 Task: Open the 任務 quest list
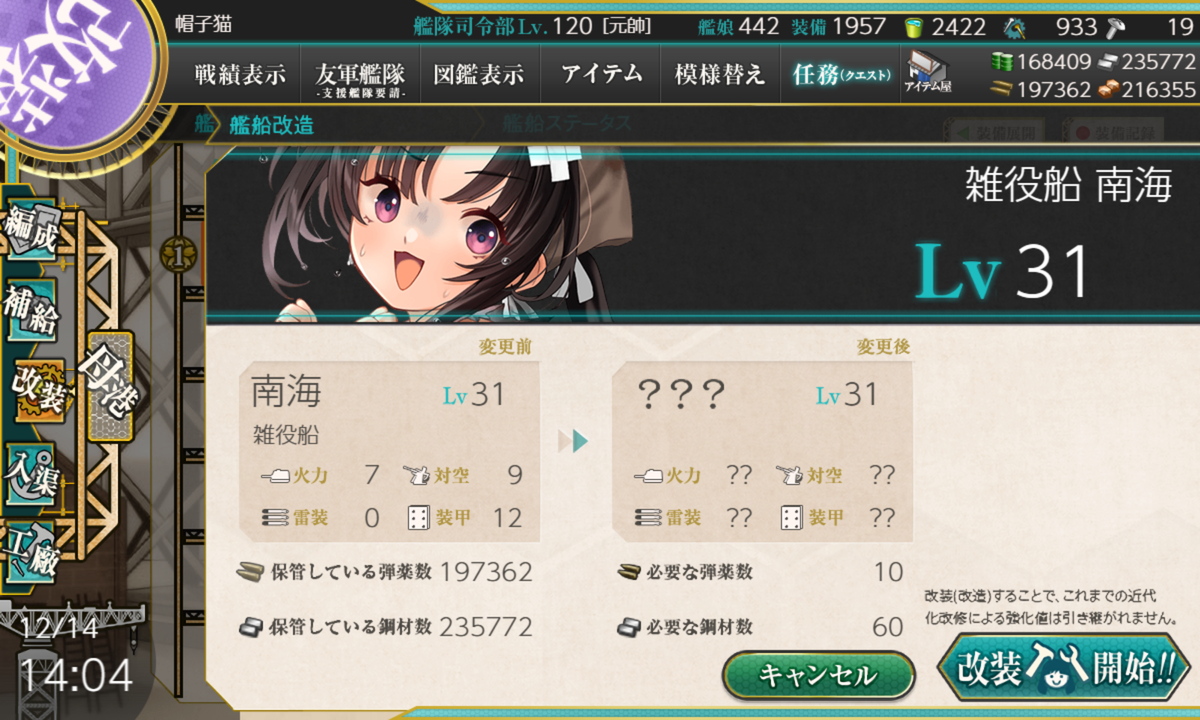840,75
